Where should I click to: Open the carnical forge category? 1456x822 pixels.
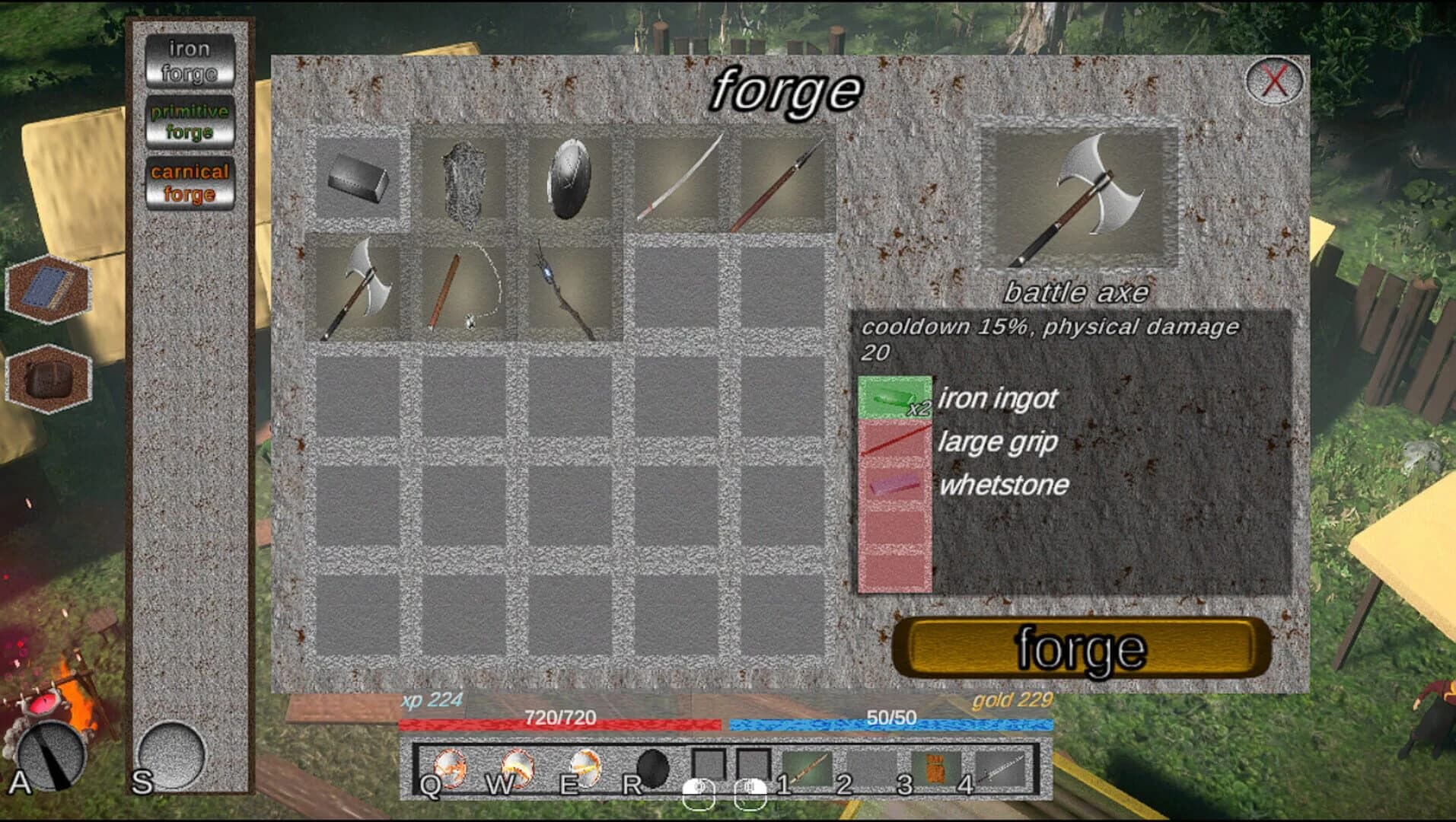[x=190, y=183]
